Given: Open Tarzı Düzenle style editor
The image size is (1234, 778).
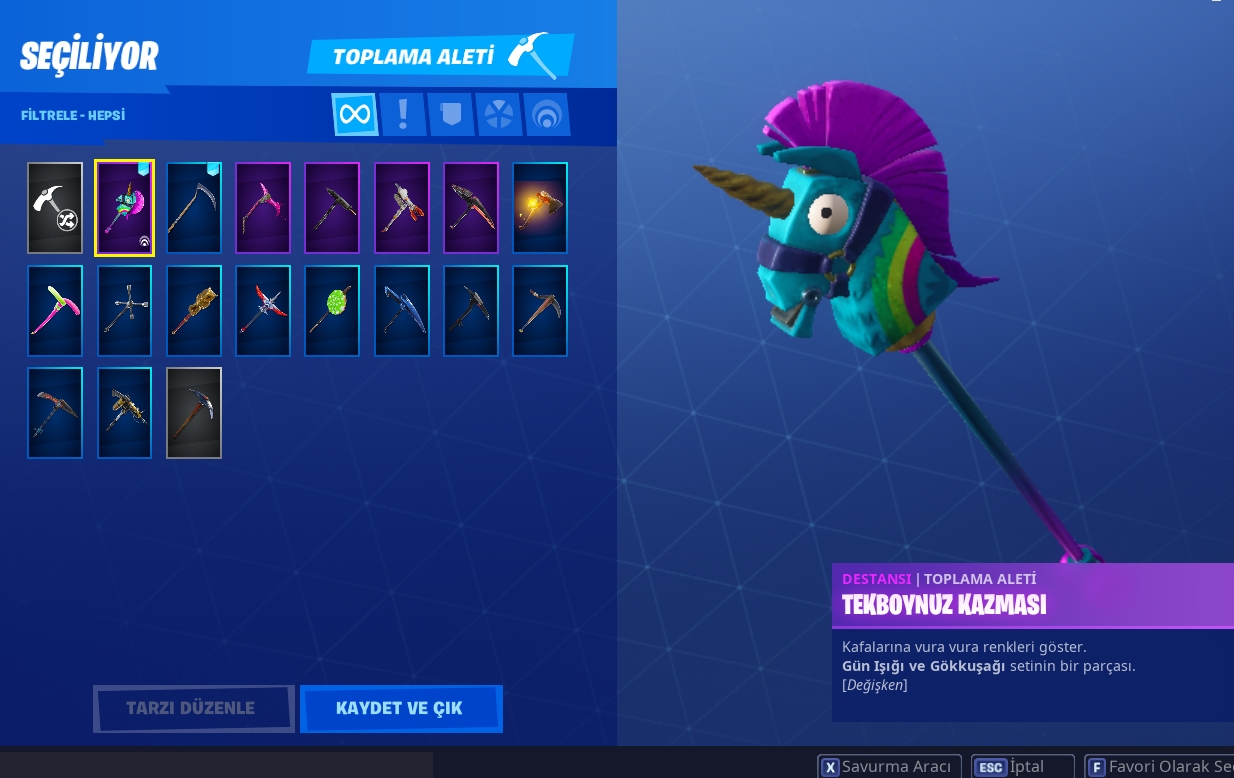Looking at the screenshot, I should [x=191, y=708].
